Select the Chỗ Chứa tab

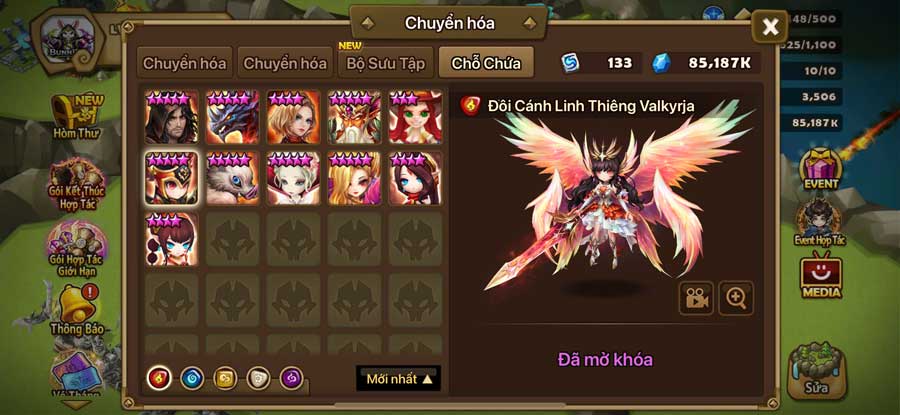(485, 63)
